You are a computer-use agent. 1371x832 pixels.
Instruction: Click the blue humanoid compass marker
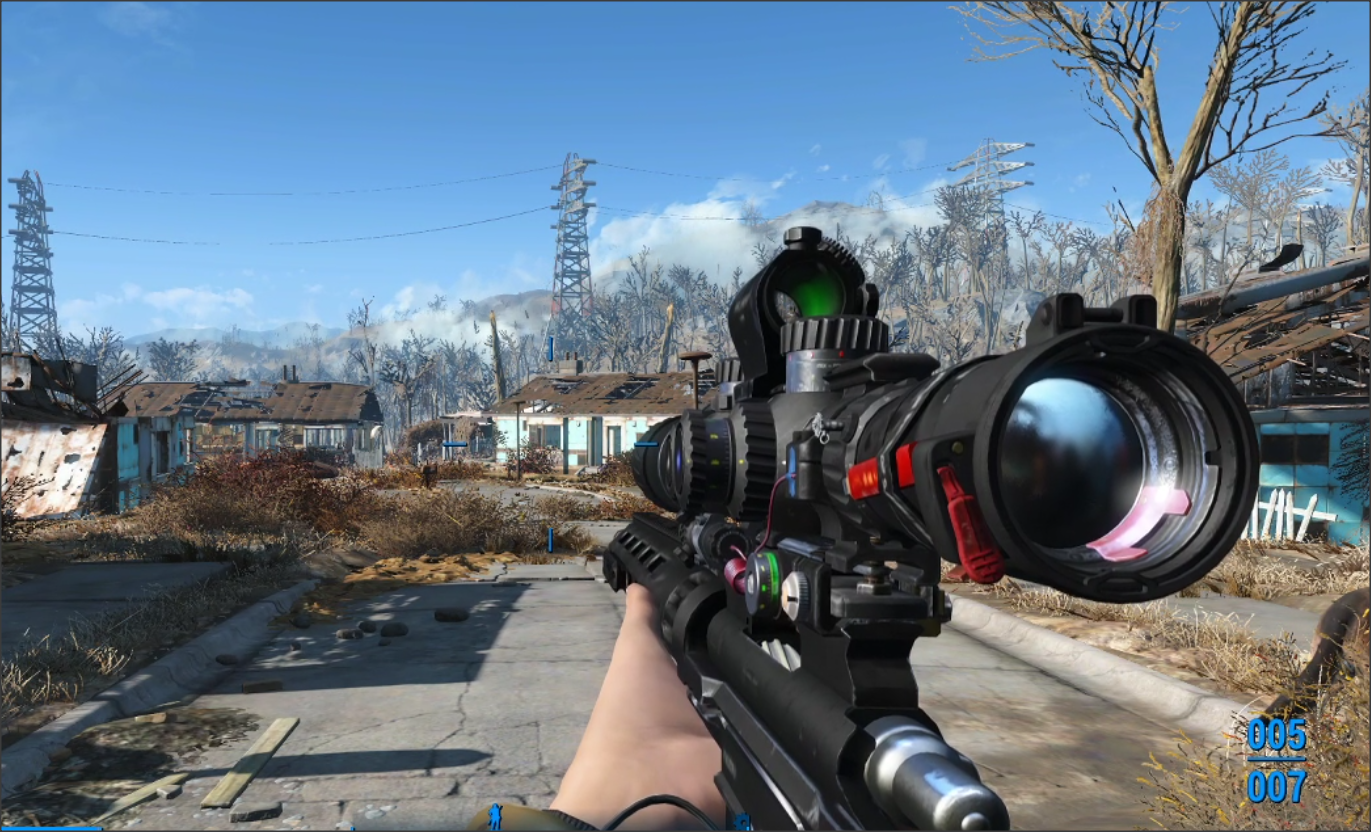[x=495, y=816]
